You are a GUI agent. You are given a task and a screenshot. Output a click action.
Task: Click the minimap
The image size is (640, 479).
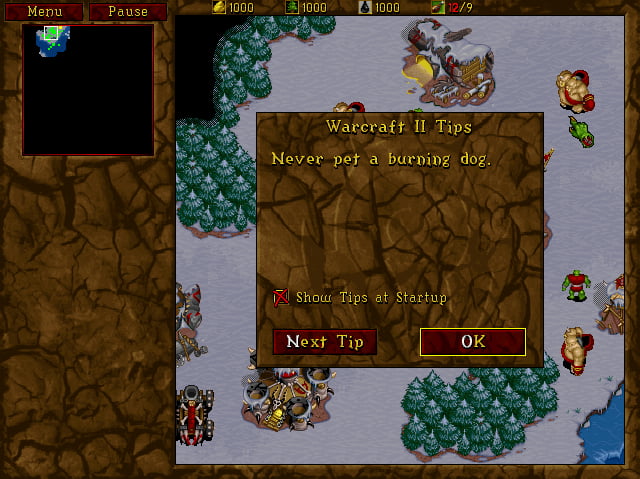88,90
